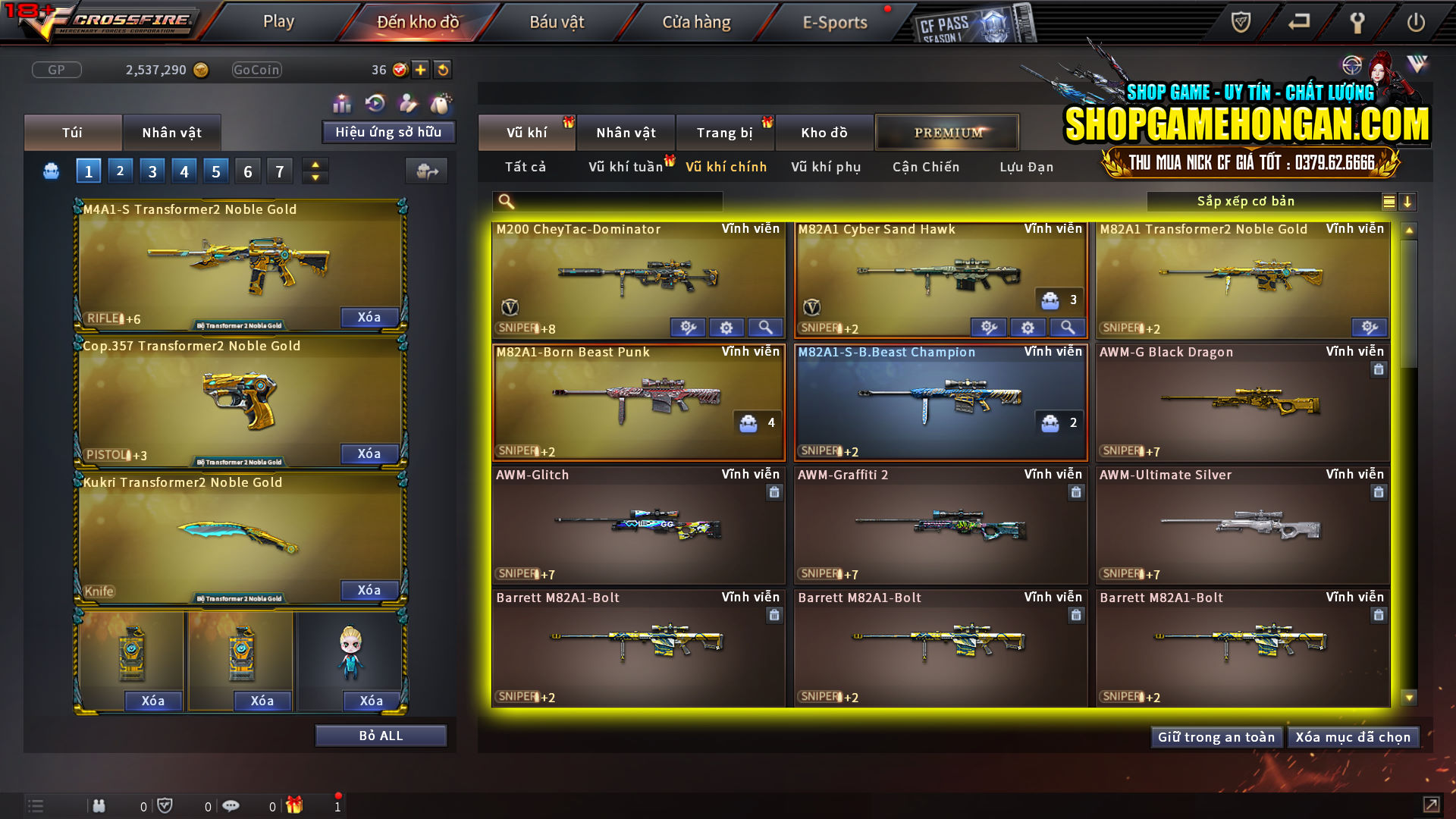Toggle selection of the AWM-Graffiti 2 card

(x=940, y=525)
